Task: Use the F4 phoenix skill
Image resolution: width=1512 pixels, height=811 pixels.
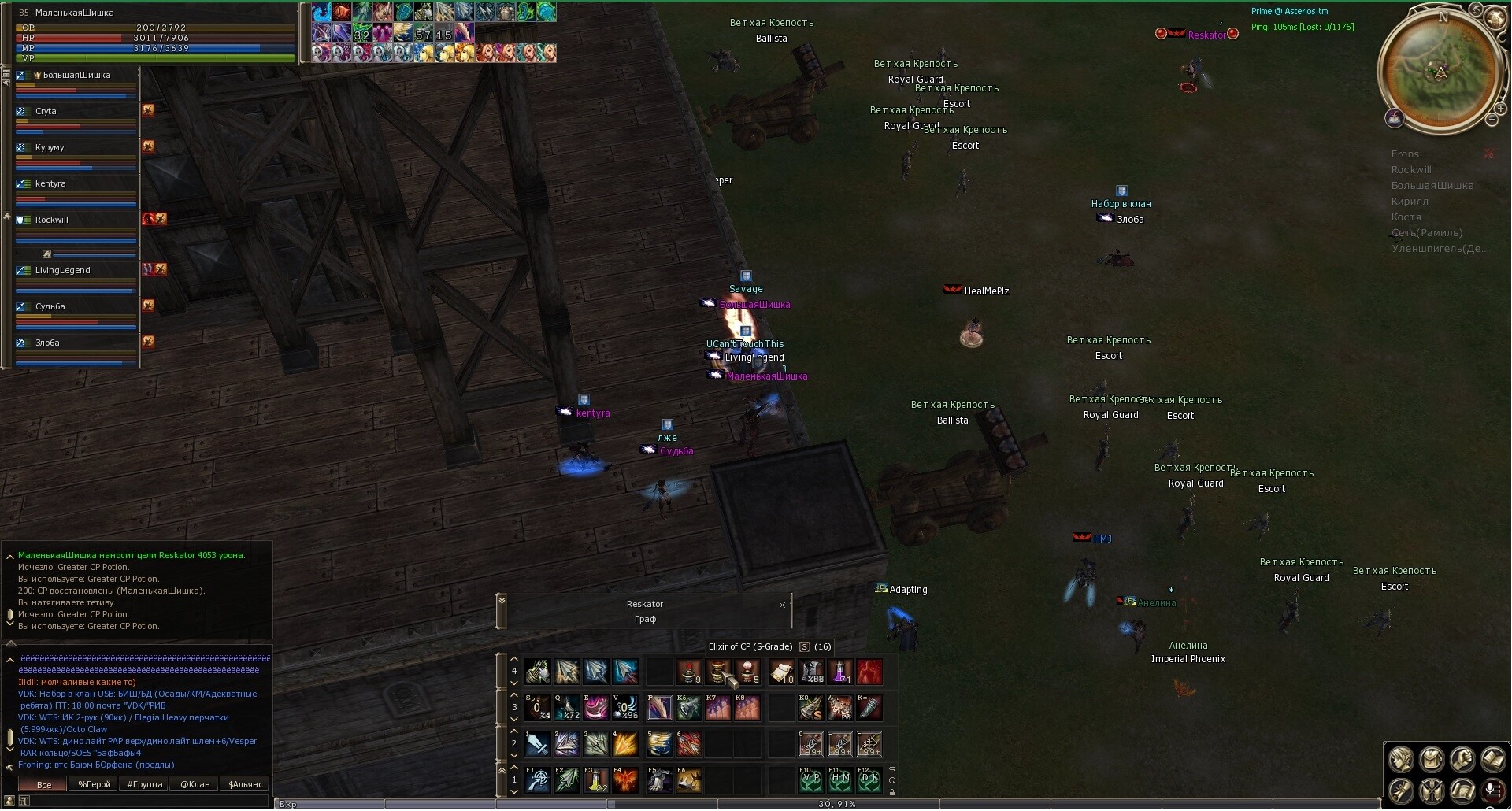Action: (625, 780)
